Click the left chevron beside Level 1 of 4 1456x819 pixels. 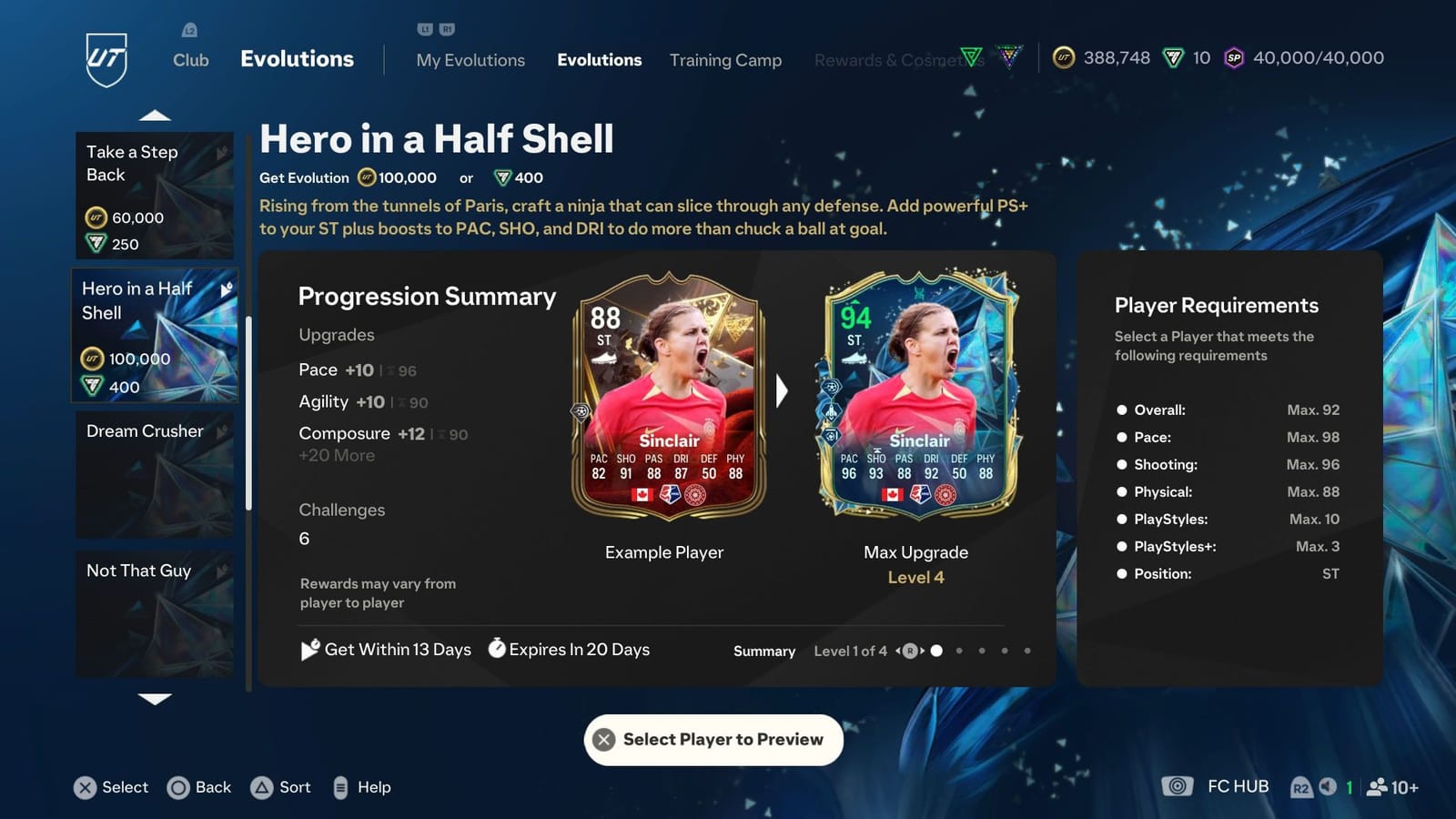[x=896, y=652]
